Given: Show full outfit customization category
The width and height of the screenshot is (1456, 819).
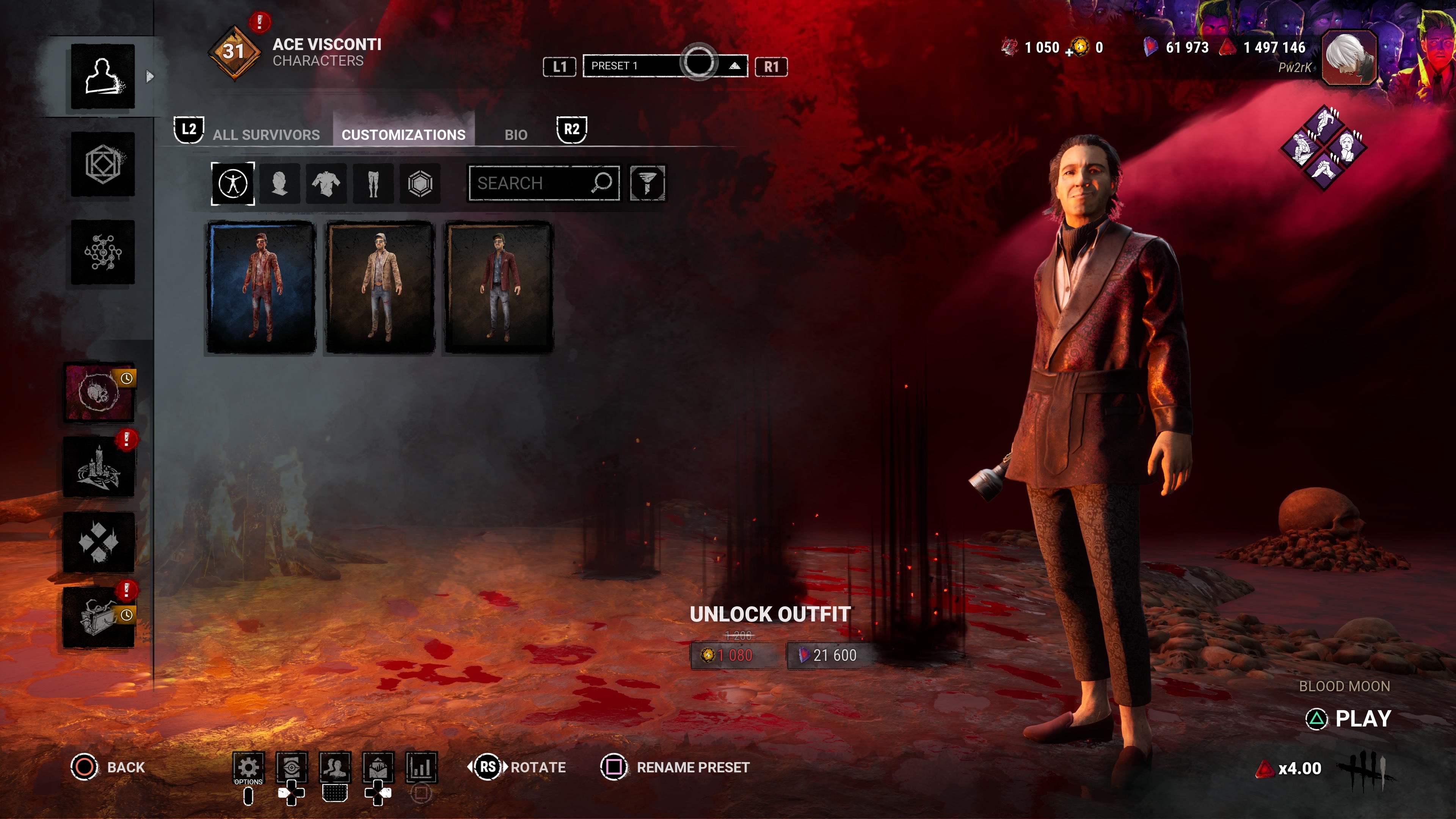Looking at the screenshot, I should coord(233,183).
